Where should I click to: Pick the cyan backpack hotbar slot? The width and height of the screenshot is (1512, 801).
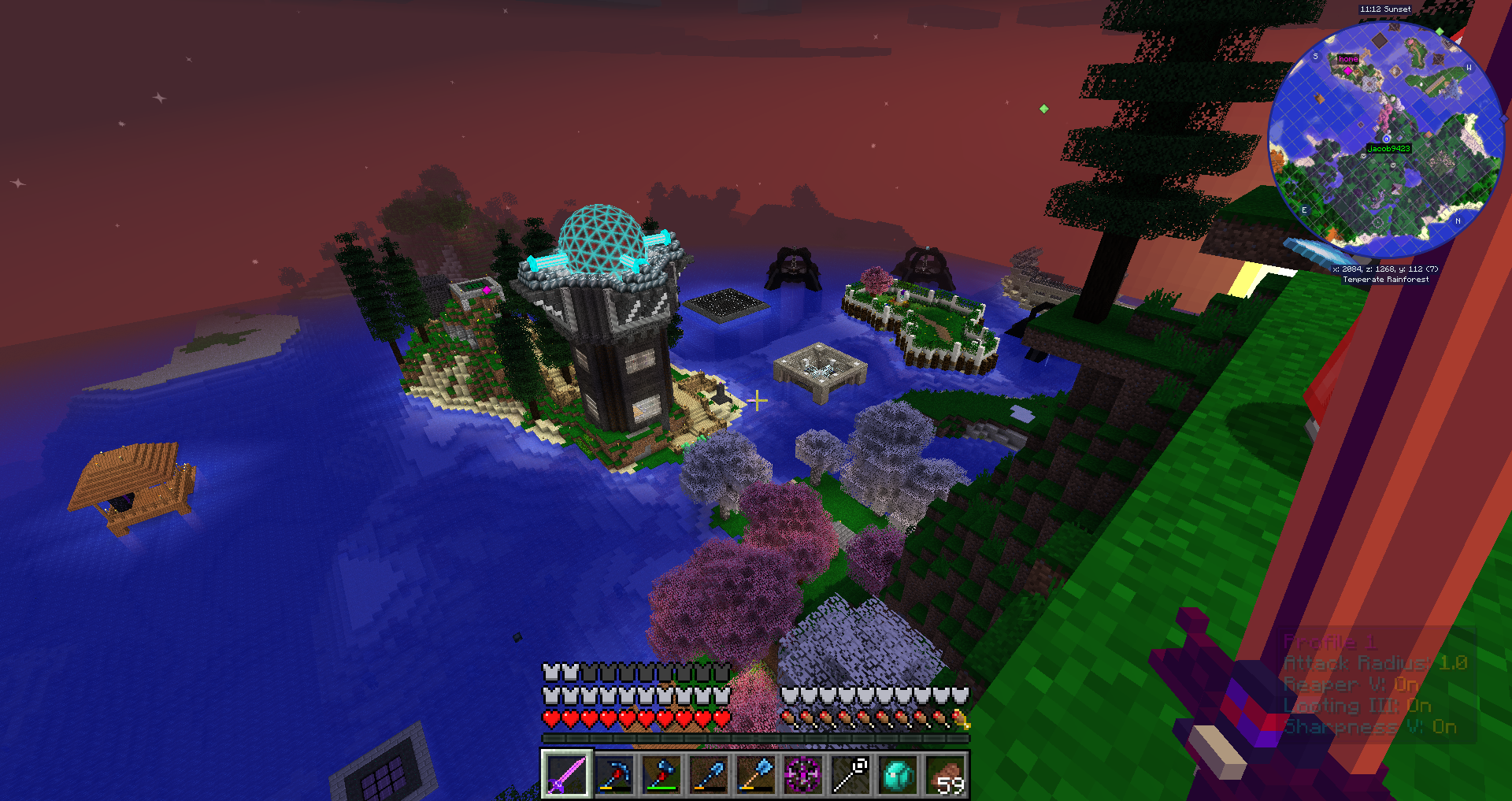pos(898,774)
